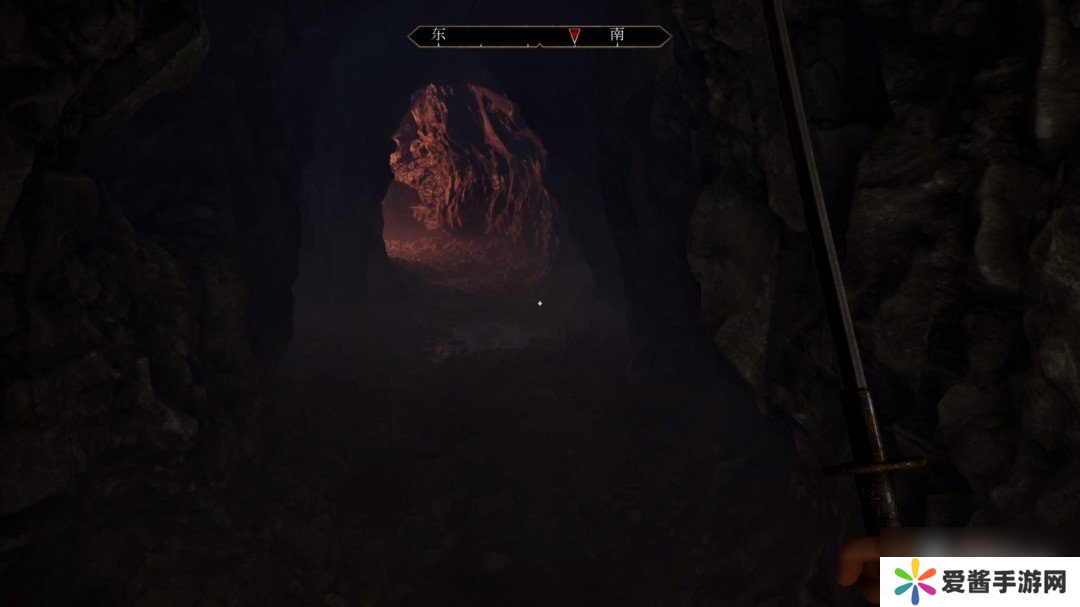Select the 东 east label on the compass
This screenshot has width=1080, height=607.
tap(438, 35)
